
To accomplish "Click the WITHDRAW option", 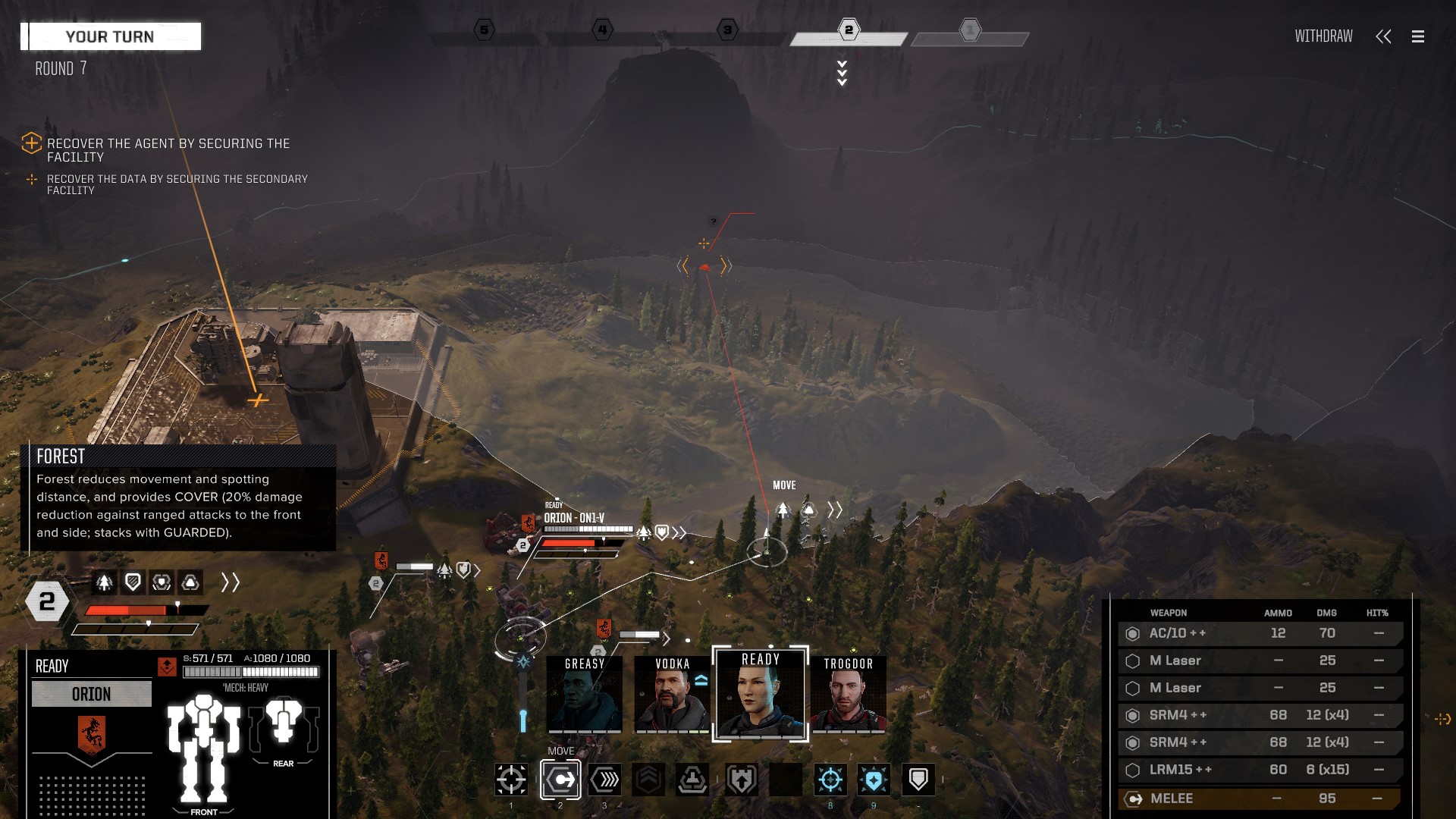I will coord(1323,36).
